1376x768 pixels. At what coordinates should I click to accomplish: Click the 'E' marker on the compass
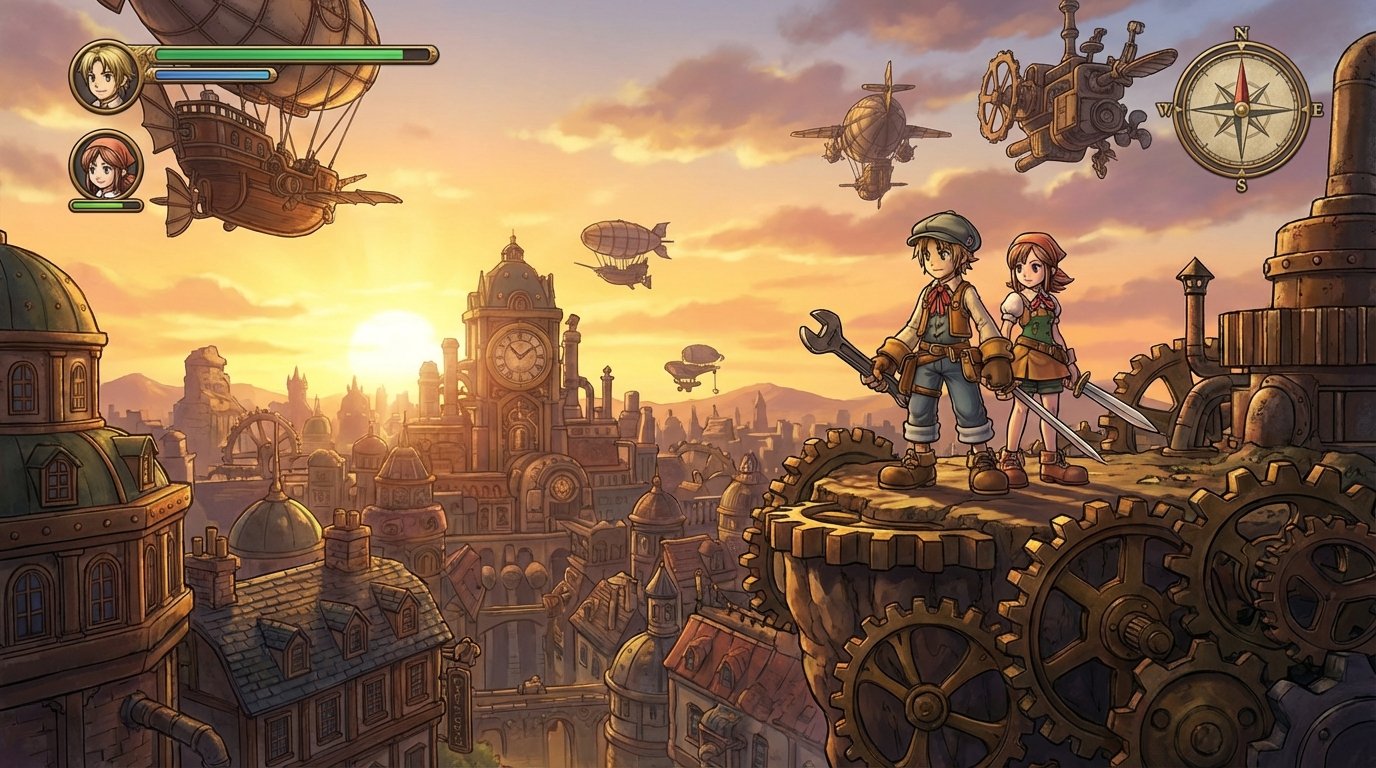[1318, 108]
